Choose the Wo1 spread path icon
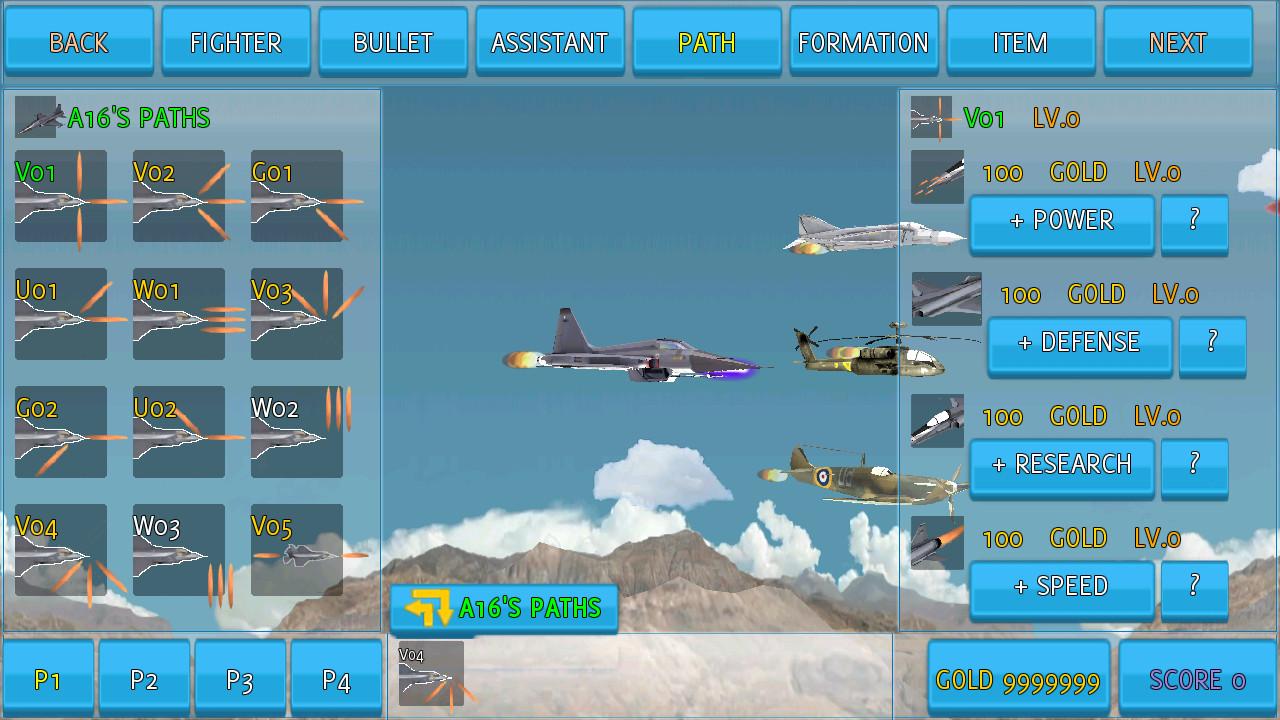1280x720 pixels. tap(178, 315)
